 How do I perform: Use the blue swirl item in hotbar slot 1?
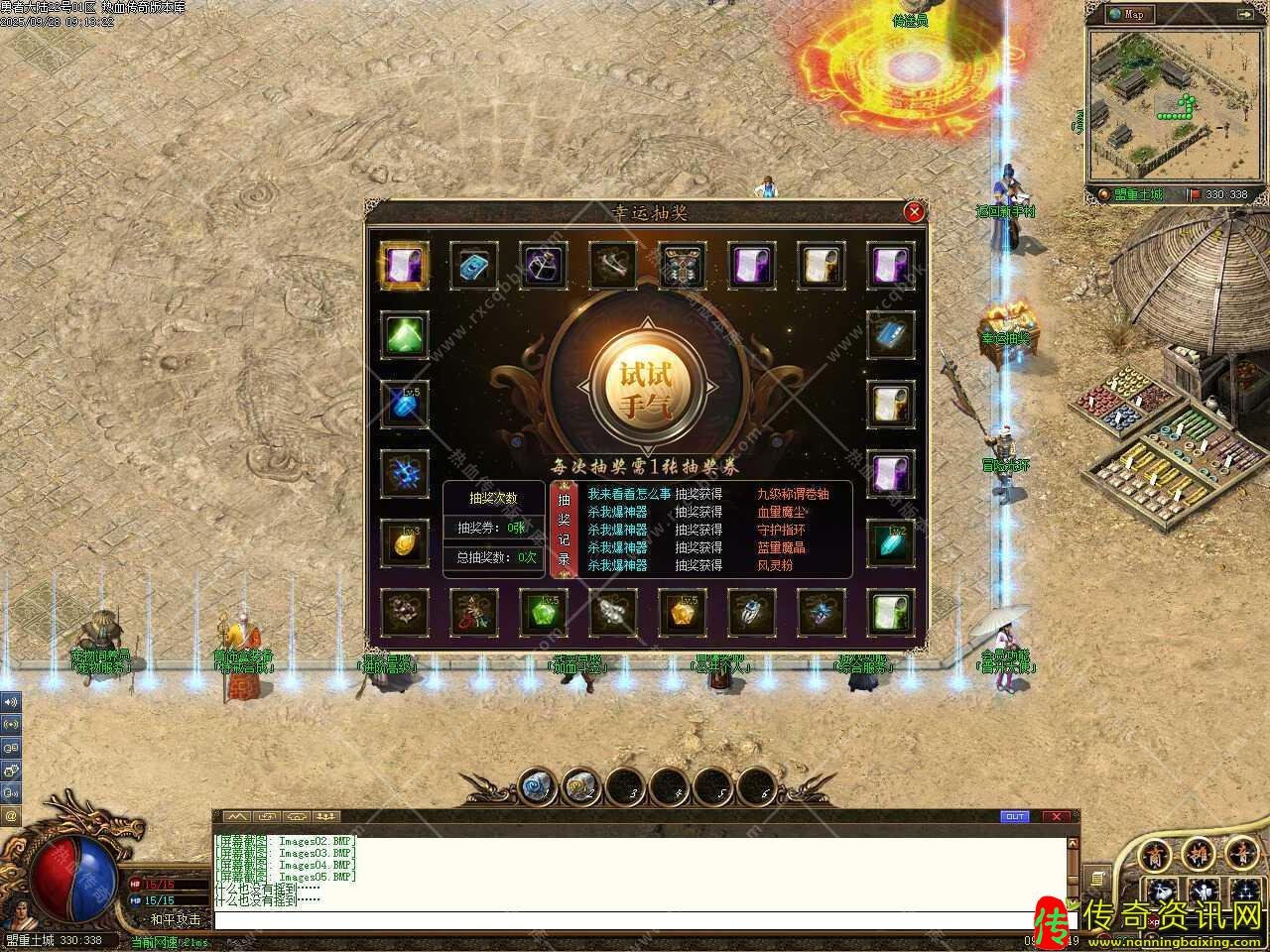(x=536, y=788)
